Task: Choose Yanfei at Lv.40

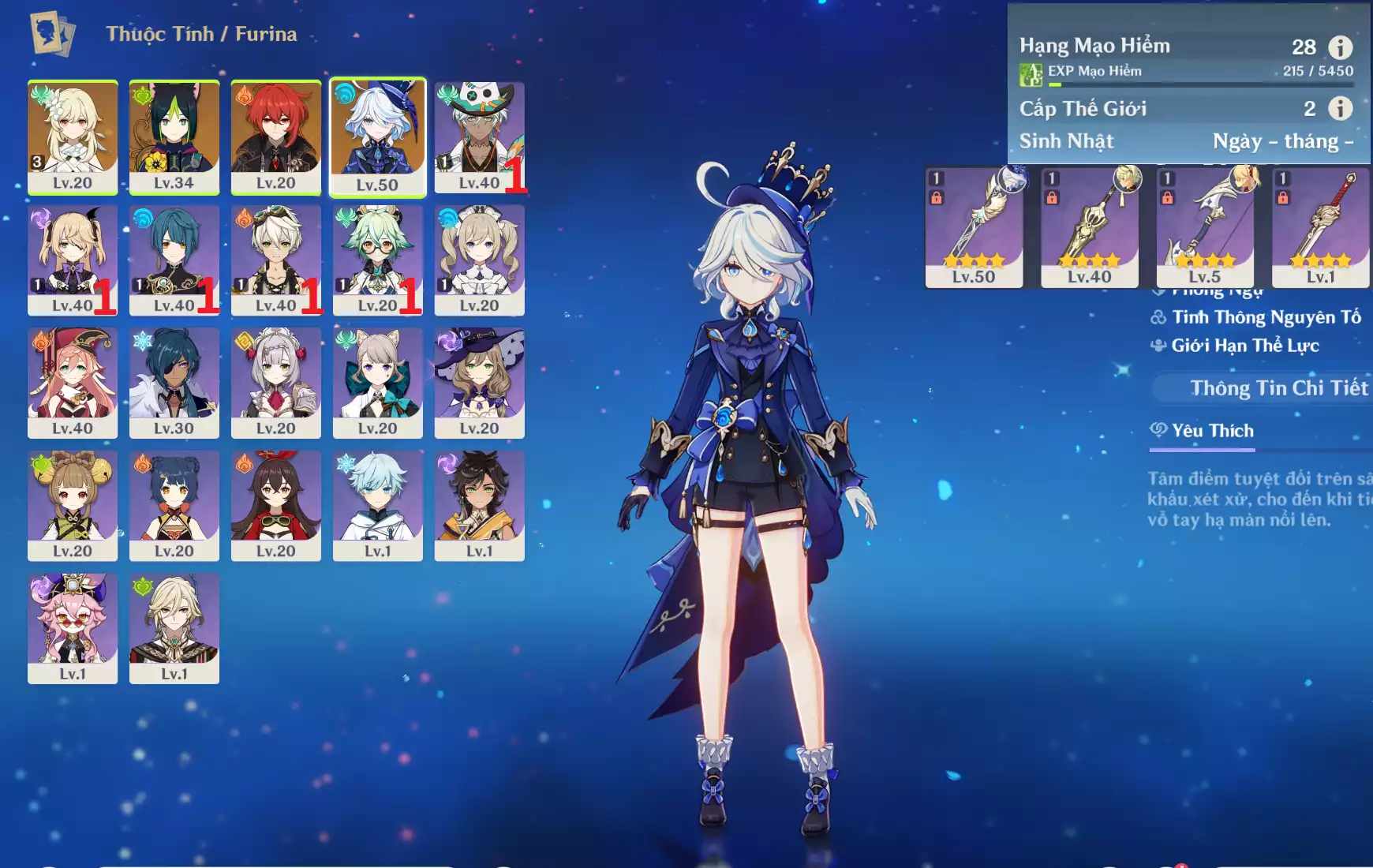Action: click(73, 381)
